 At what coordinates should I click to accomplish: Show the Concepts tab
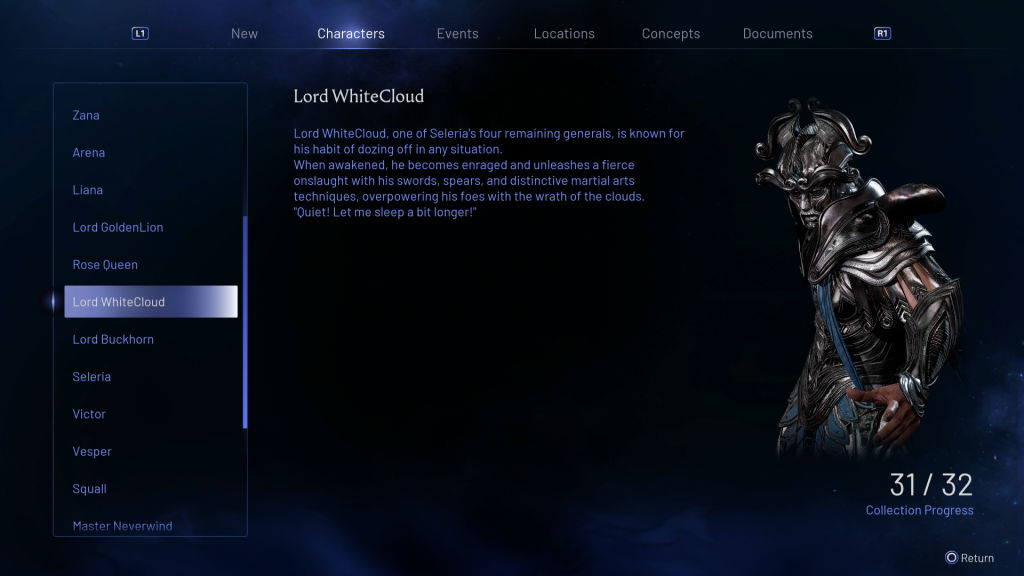671,33
